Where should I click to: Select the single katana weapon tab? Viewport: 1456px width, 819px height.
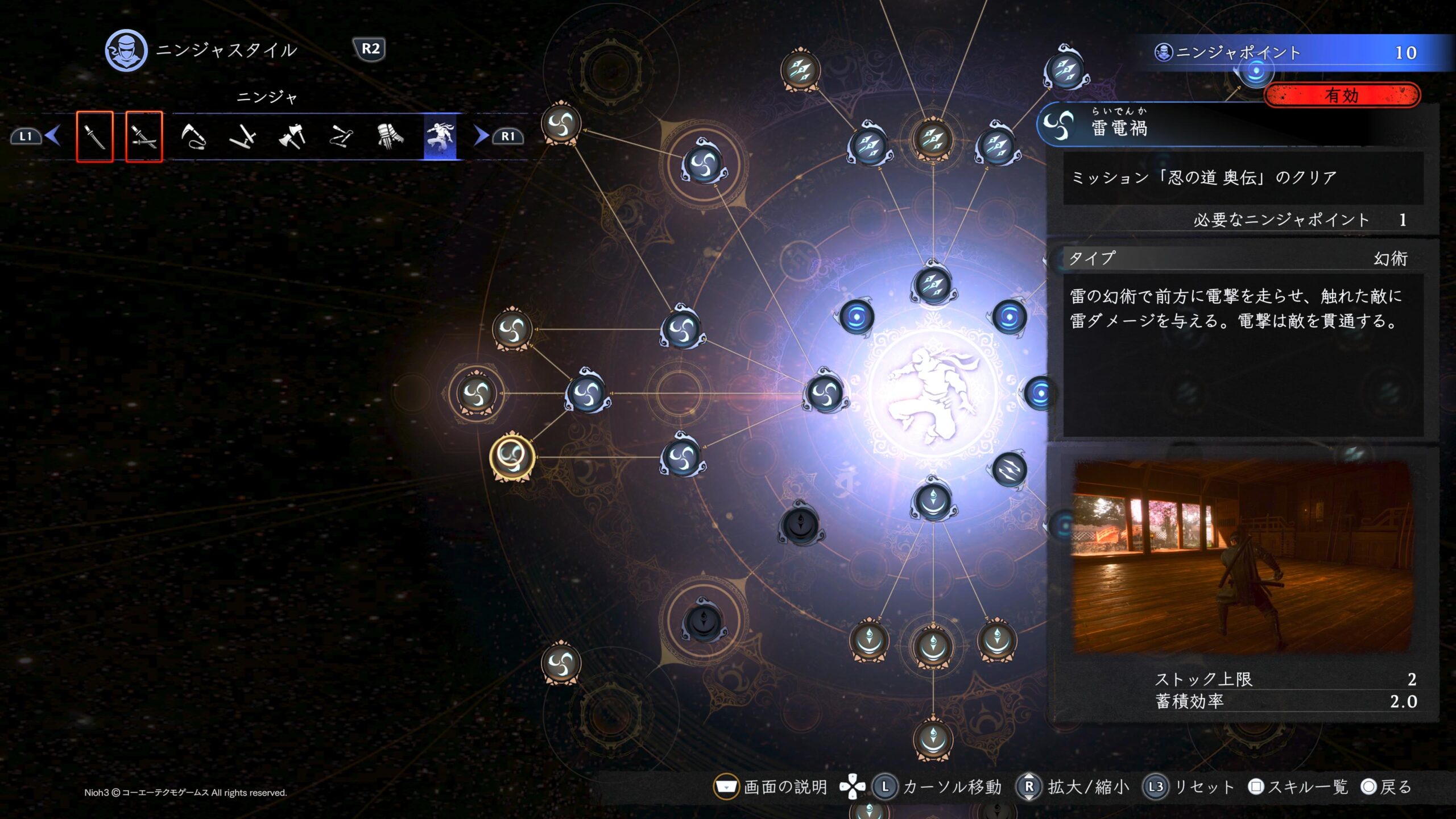point(94,136)
